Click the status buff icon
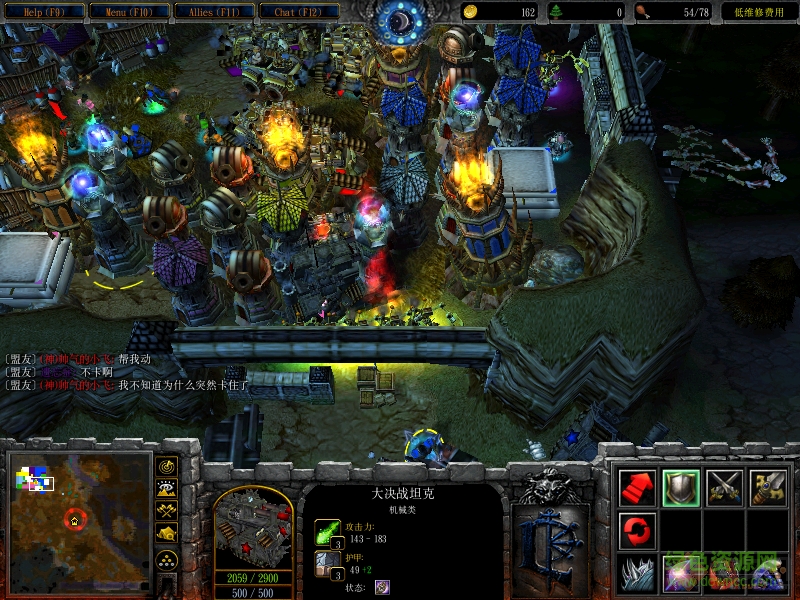Screen dimensions: 800x600 (382, 587)
